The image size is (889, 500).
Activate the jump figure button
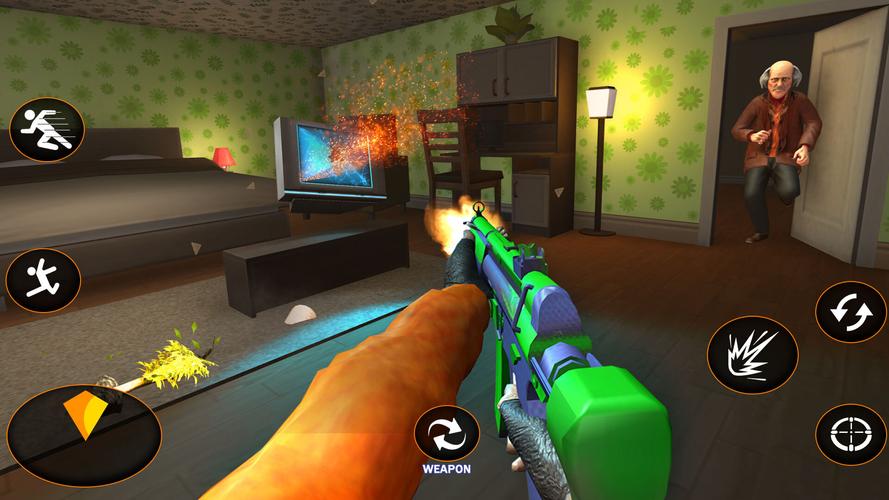[x=43, y=280]
